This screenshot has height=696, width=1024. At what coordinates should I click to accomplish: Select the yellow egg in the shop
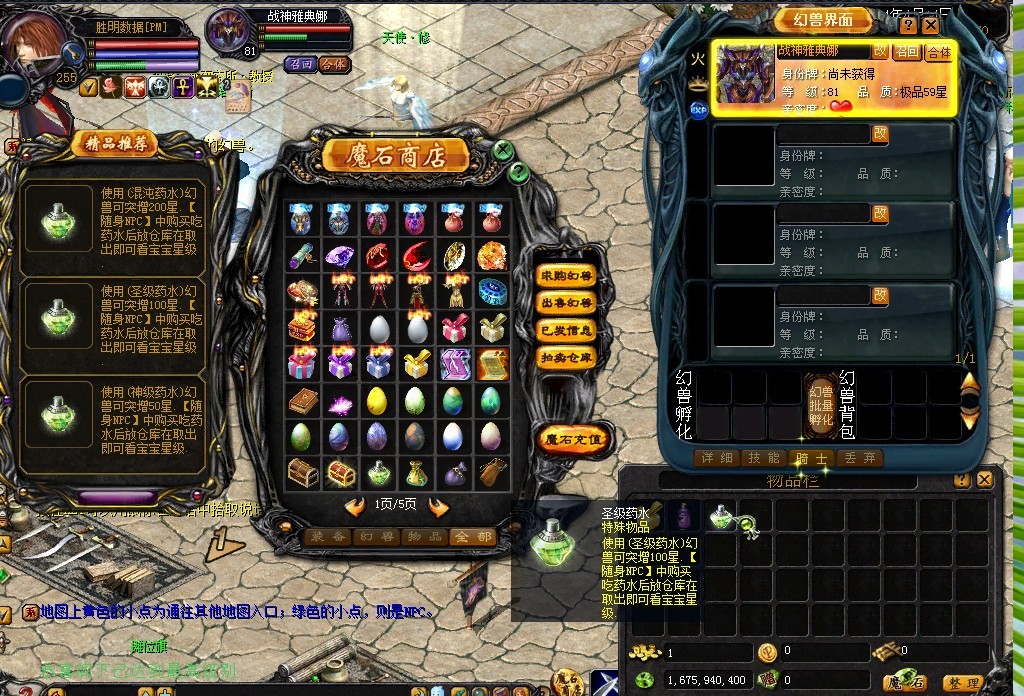coord(377,401)
